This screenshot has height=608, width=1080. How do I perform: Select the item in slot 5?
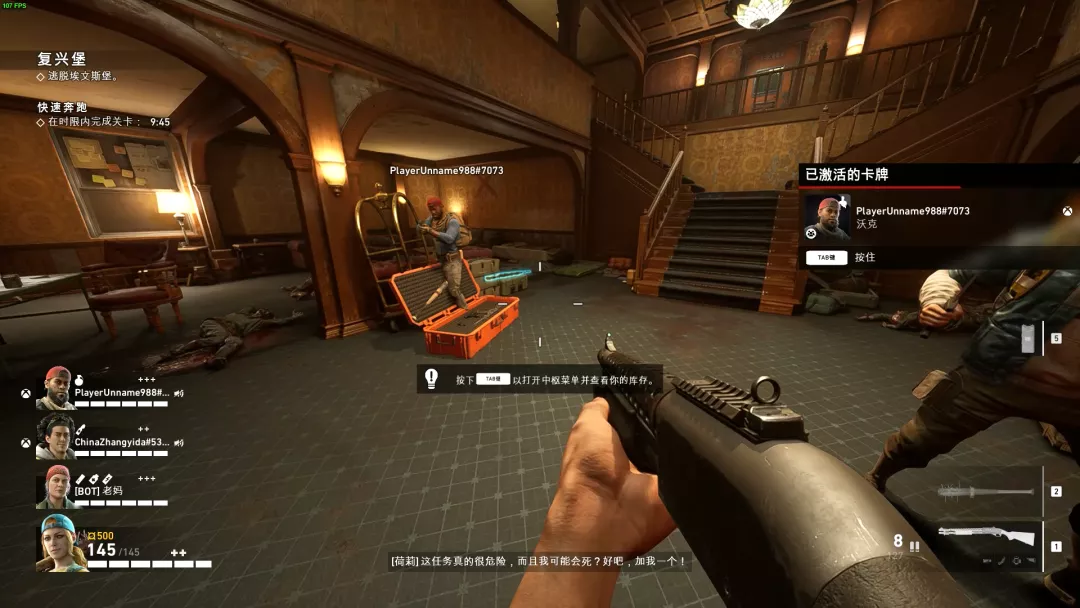[x=1028, y=340]
